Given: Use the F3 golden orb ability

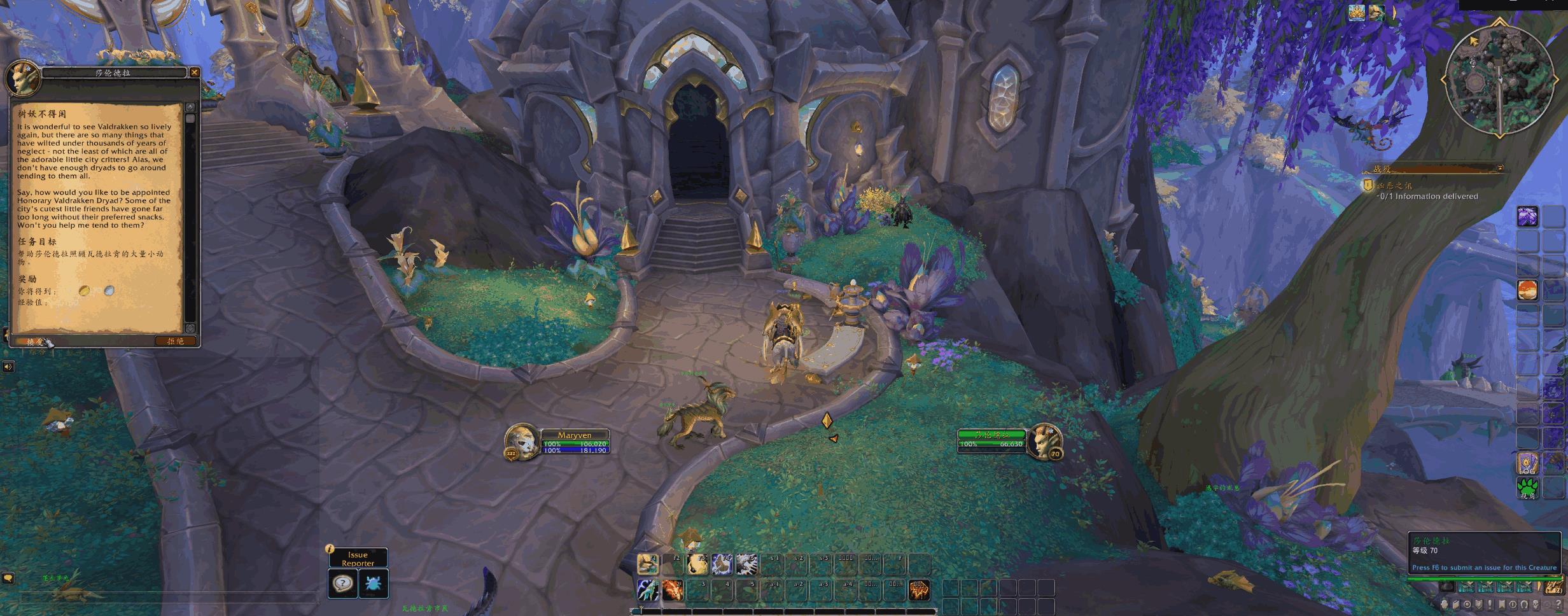Looking at the screenshot, I should [697, 564].
